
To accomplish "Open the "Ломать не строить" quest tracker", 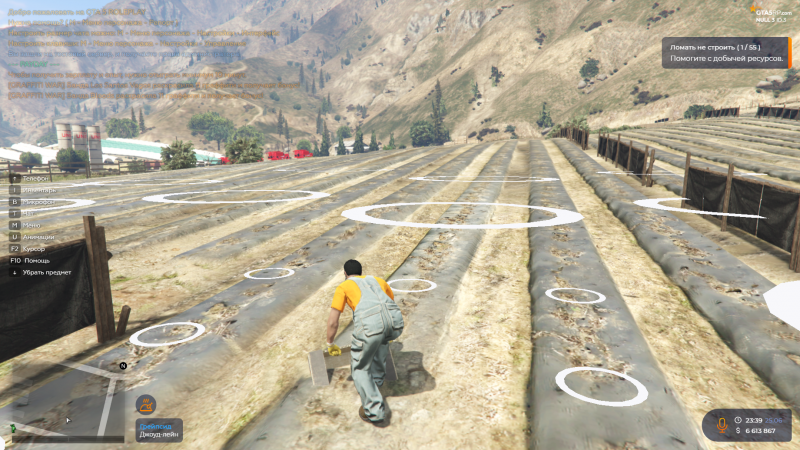I will pyautogui.click(x=728, y=53).
